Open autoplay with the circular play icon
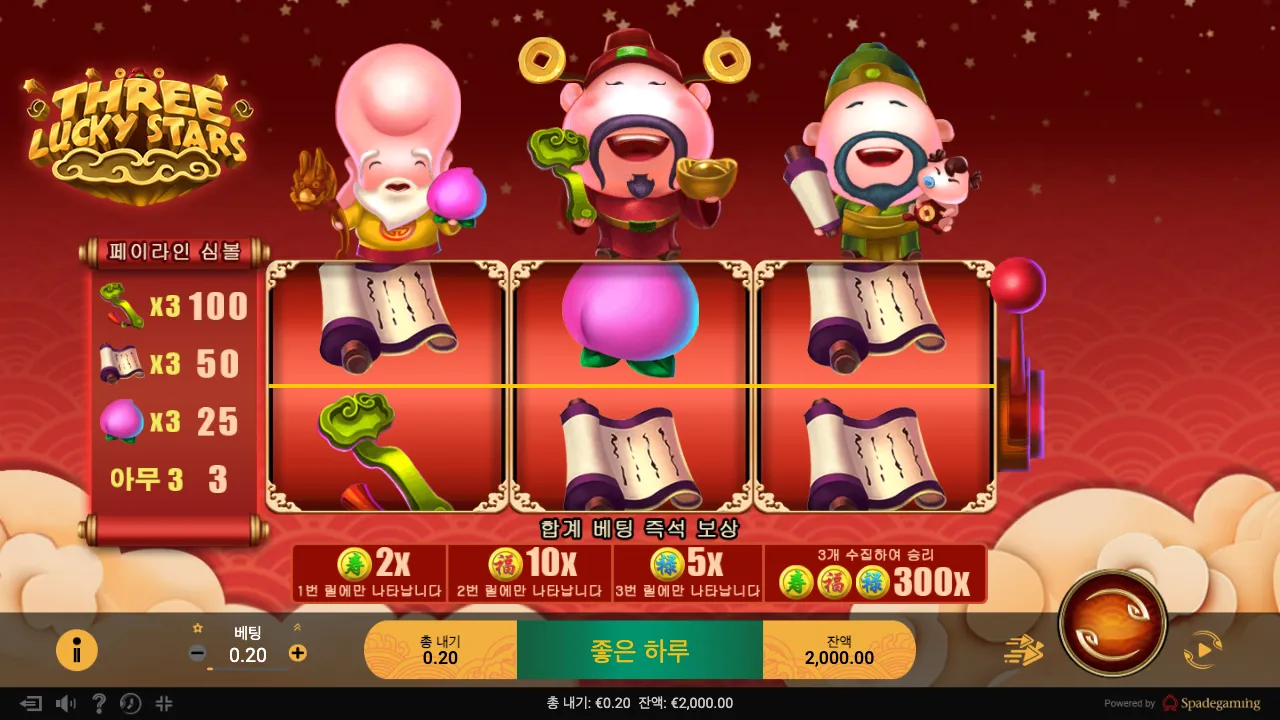Image resolution: width=1280 pixels, height=720 pixels. click(x=1205, y=648)
